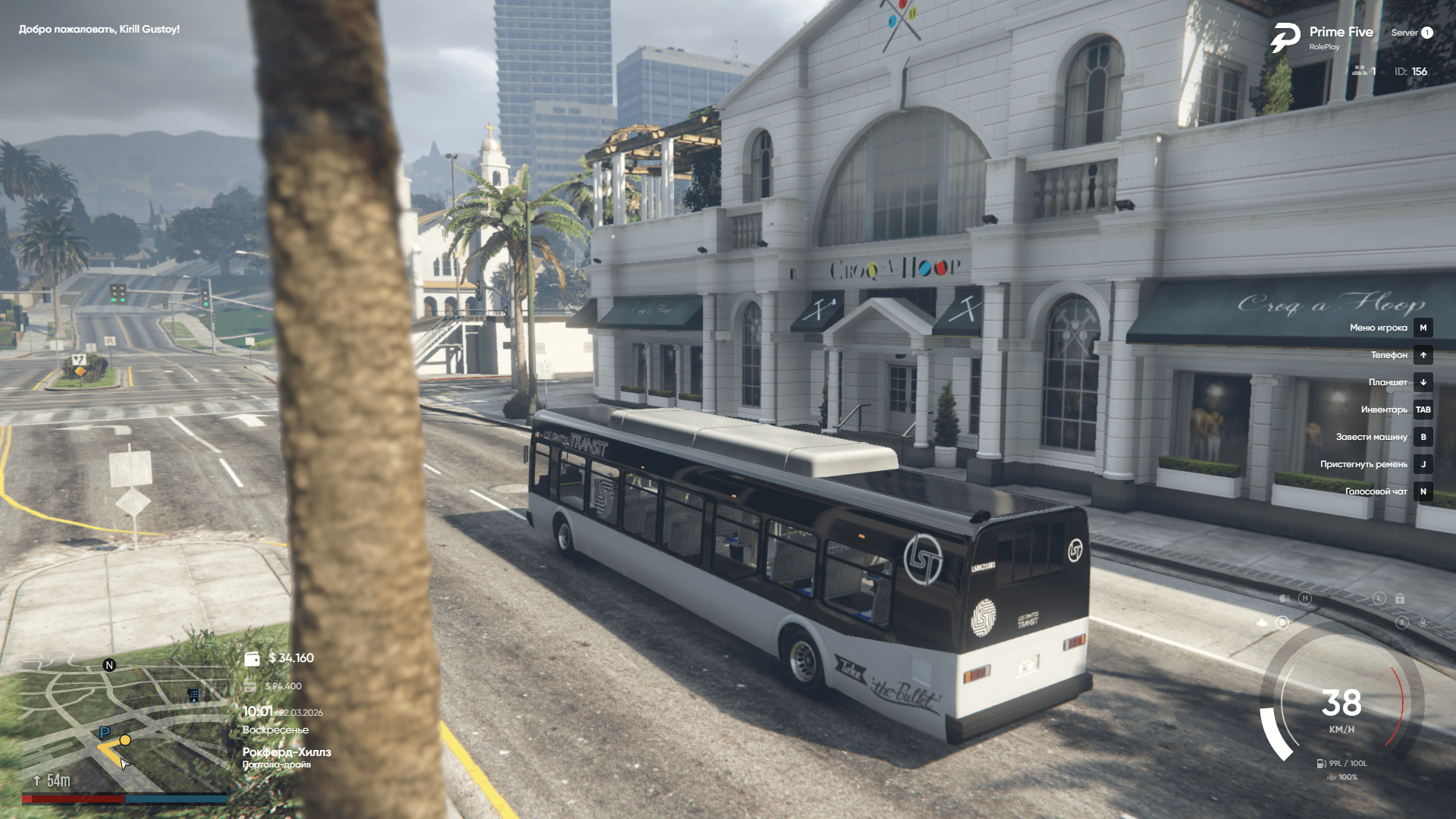Toggle the door lock padlock icon

point(1400,598)
